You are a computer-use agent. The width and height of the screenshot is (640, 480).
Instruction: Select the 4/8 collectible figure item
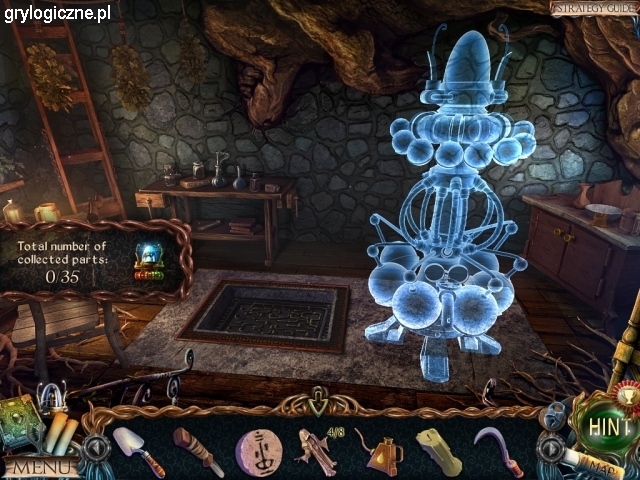tap(316, 450)
